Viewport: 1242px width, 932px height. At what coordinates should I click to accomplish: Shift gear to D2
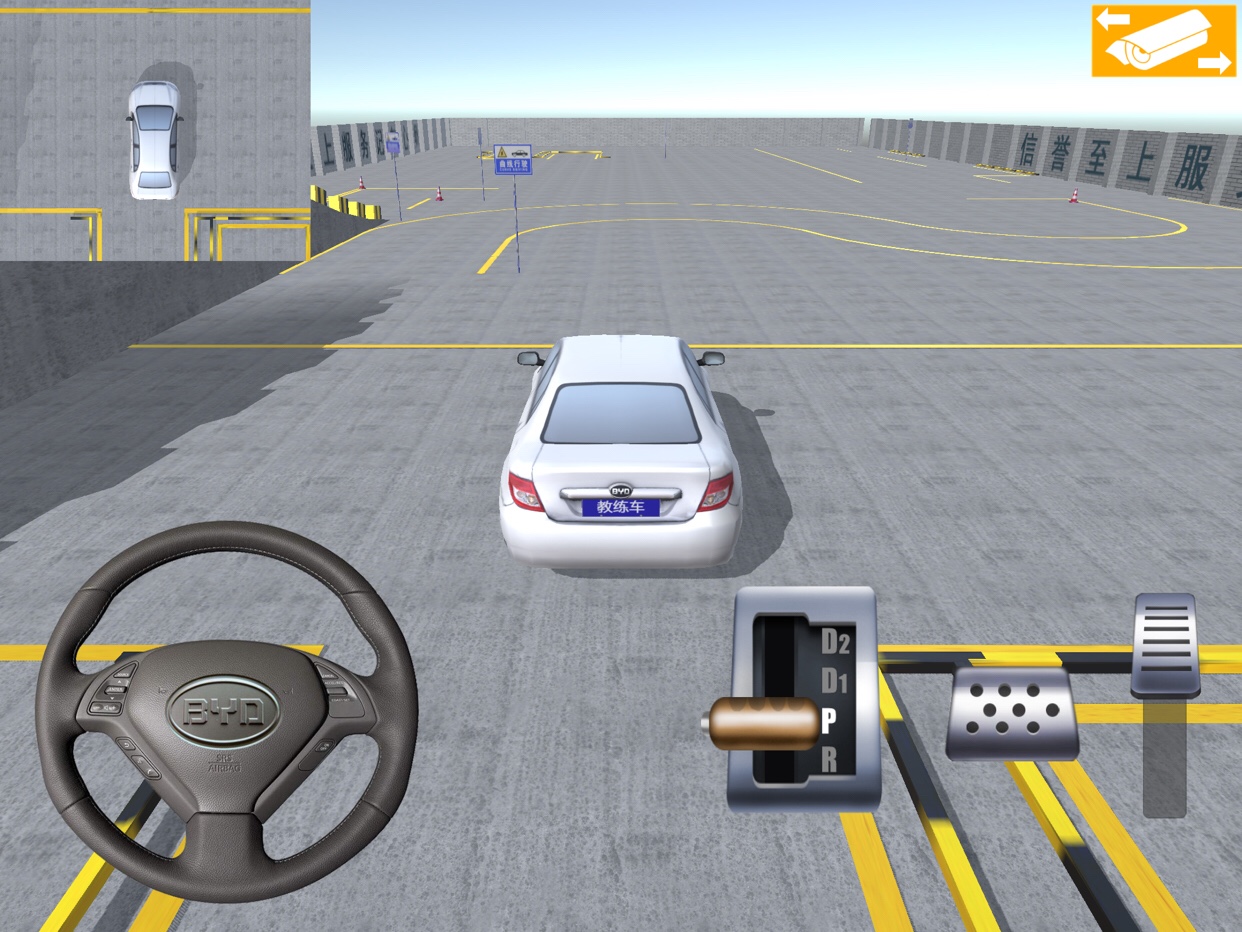coord(834,642)
